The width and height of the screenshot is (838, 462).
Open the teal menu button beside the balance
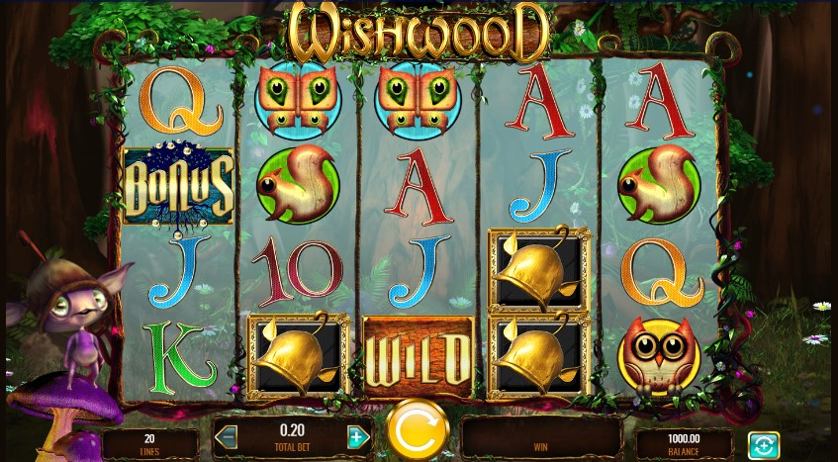[x=763, y=443]
